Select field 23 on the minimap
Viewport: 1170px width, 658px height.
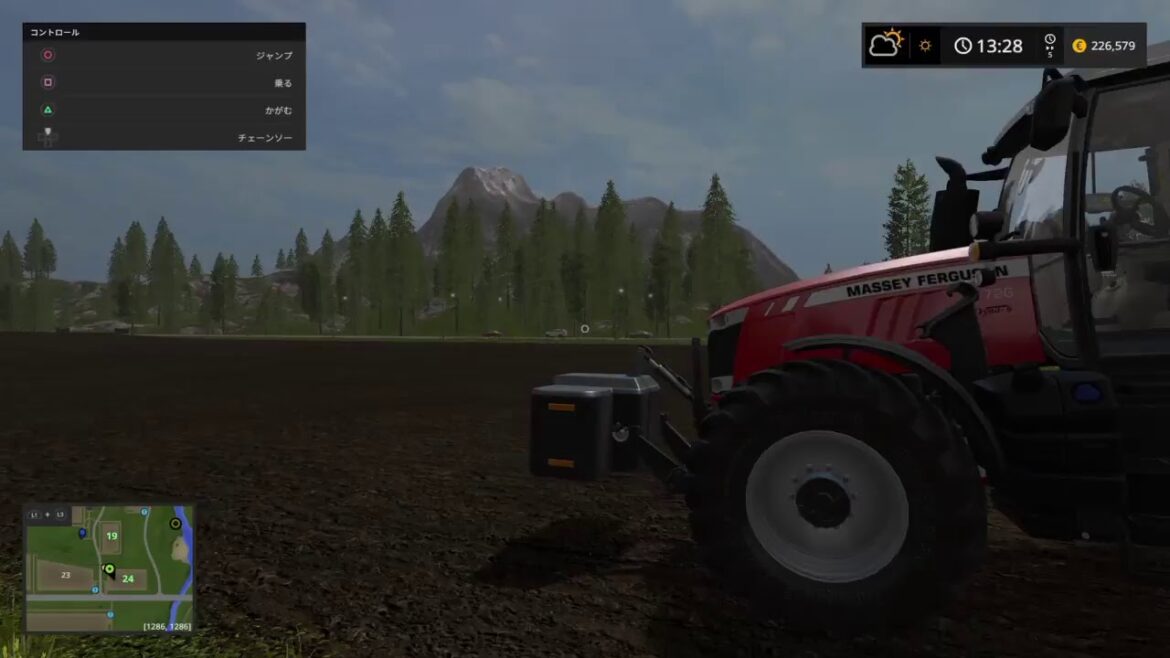point(65,575)
